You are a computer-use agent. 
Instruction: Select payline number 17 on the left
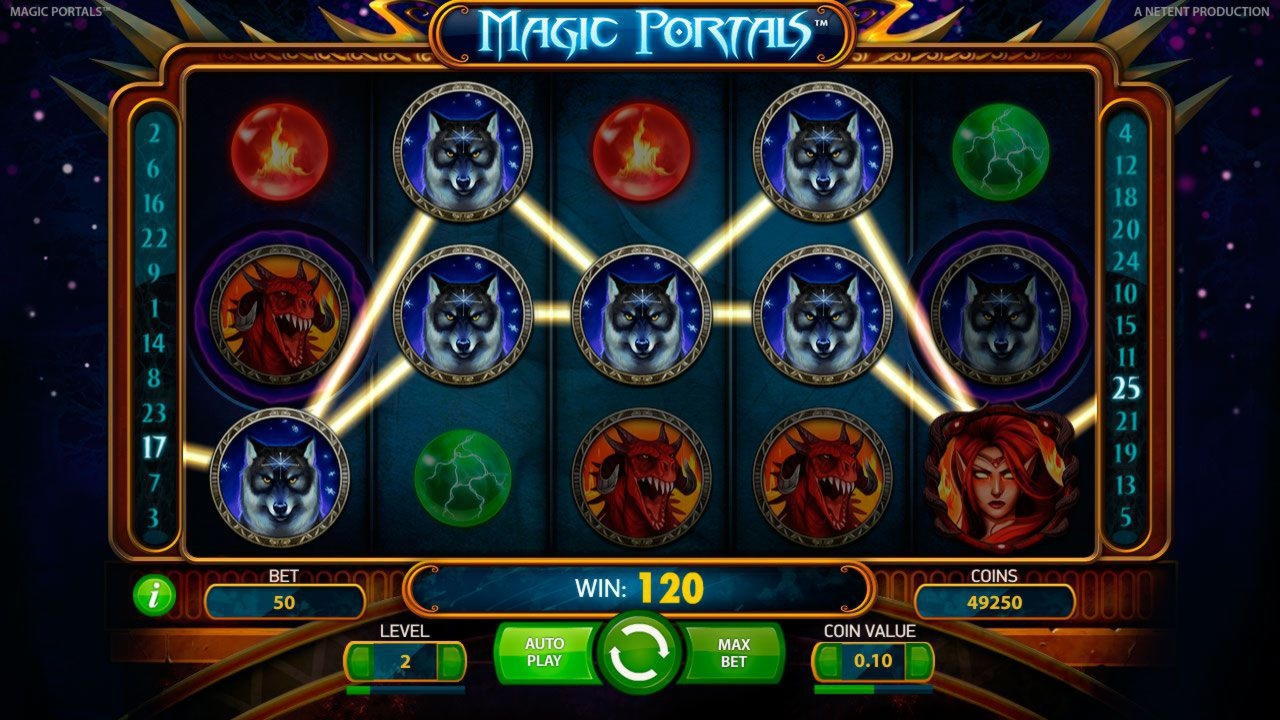[x=153, y=447]
